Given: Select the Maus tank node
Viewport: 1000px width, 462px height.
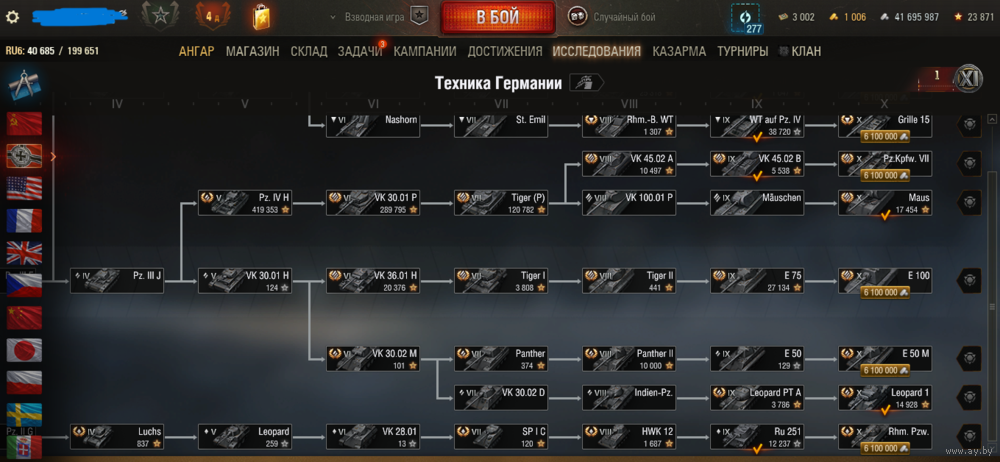Looking at the screenshot, I should 886,202.
